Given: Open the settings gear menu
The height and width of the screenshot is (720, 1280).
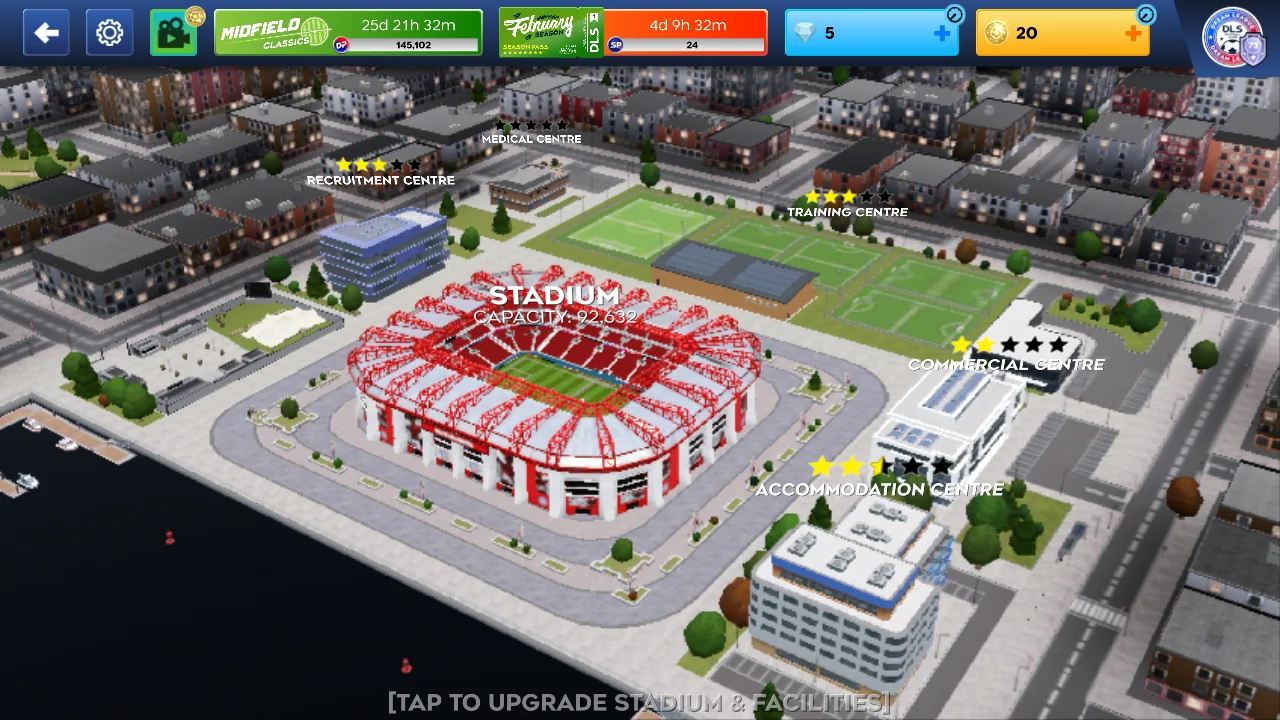Looking at the screenshot, I should coord(109,33).
